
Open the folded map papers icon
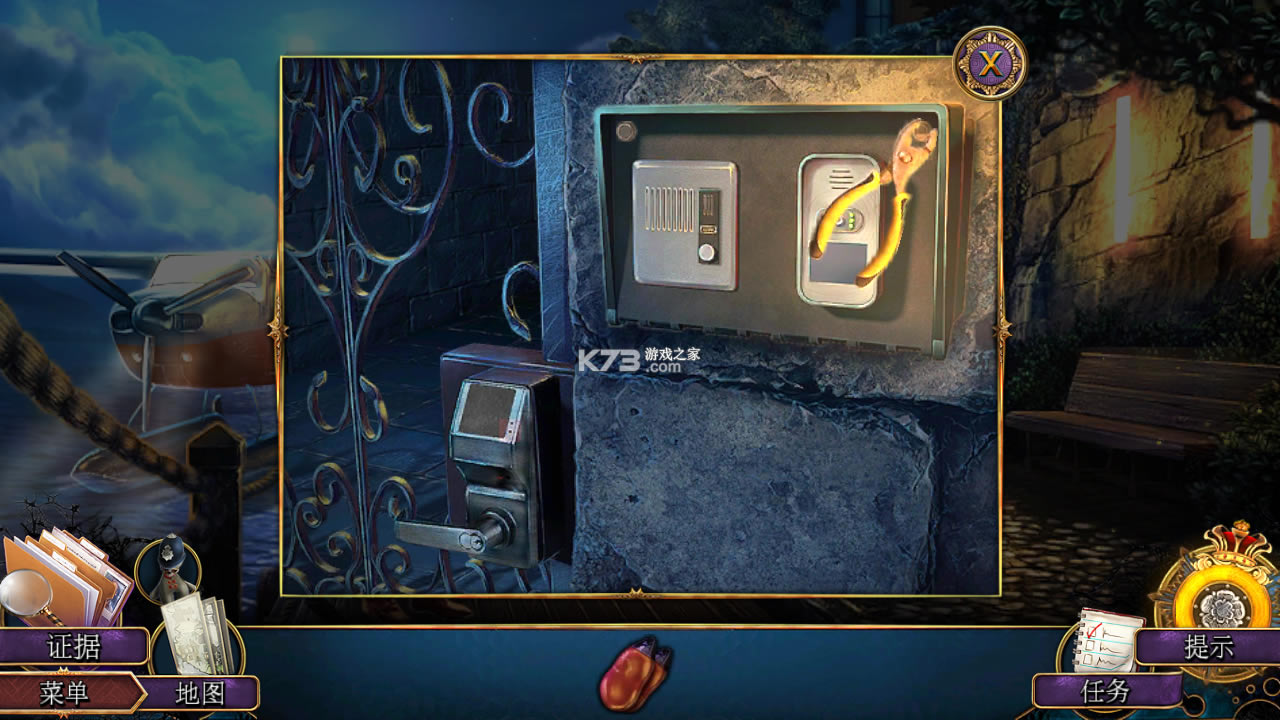click(196, 640)
